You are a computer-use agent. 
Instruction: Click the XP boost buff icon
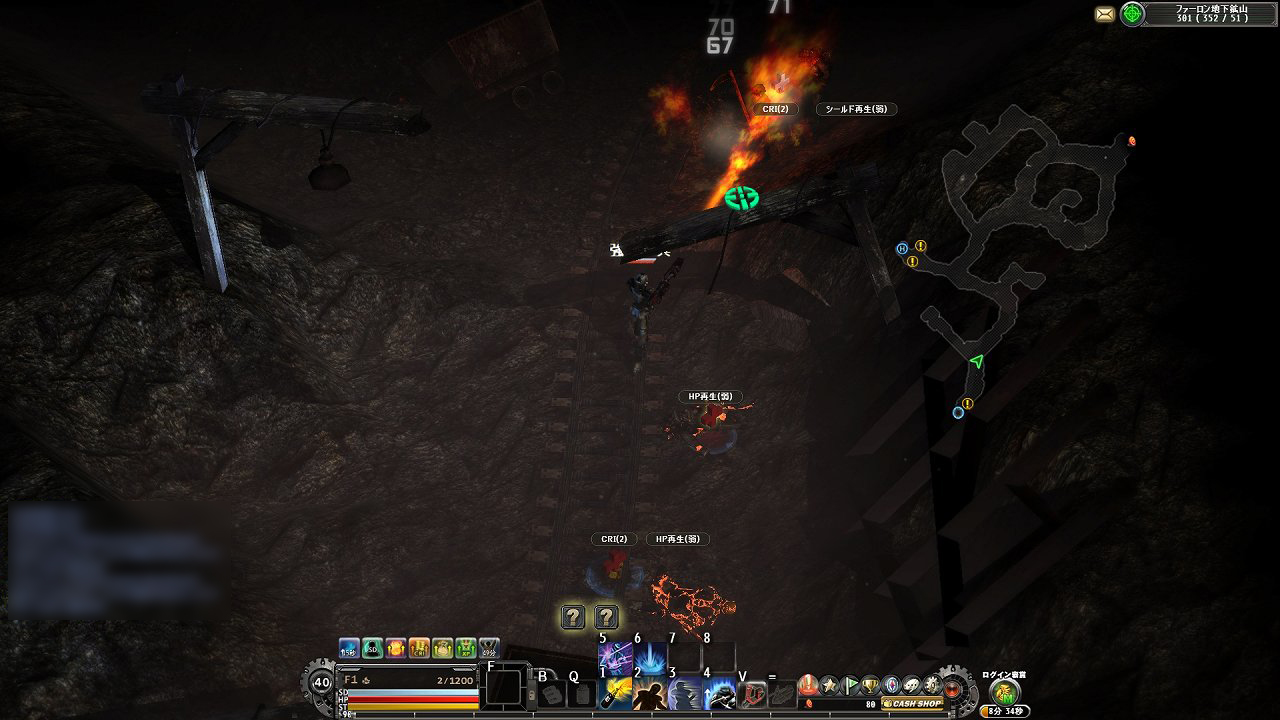tap(465, 649)
